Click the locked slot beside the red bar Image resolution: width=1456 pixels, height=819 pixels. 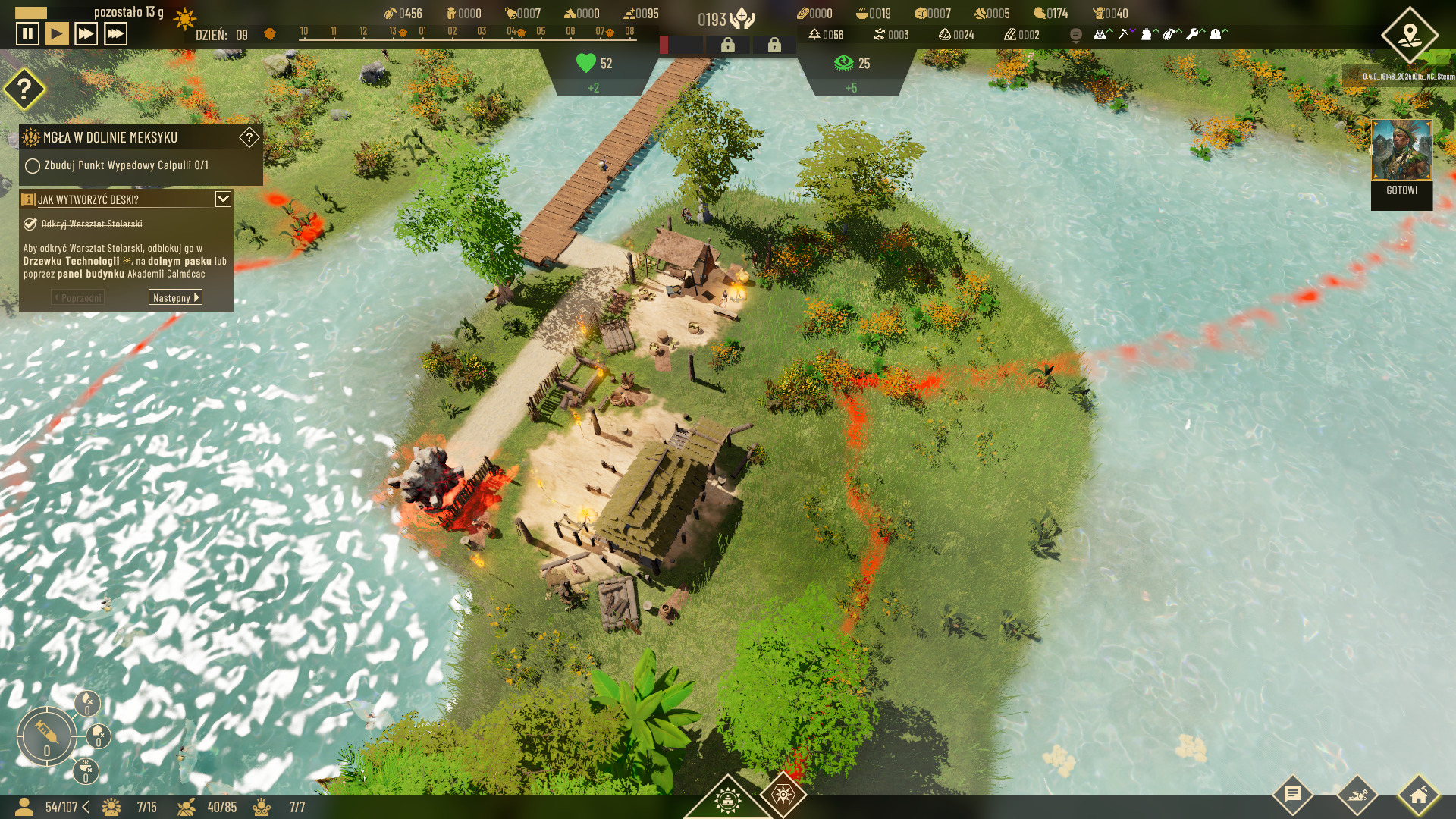click(x=727, y=45)
